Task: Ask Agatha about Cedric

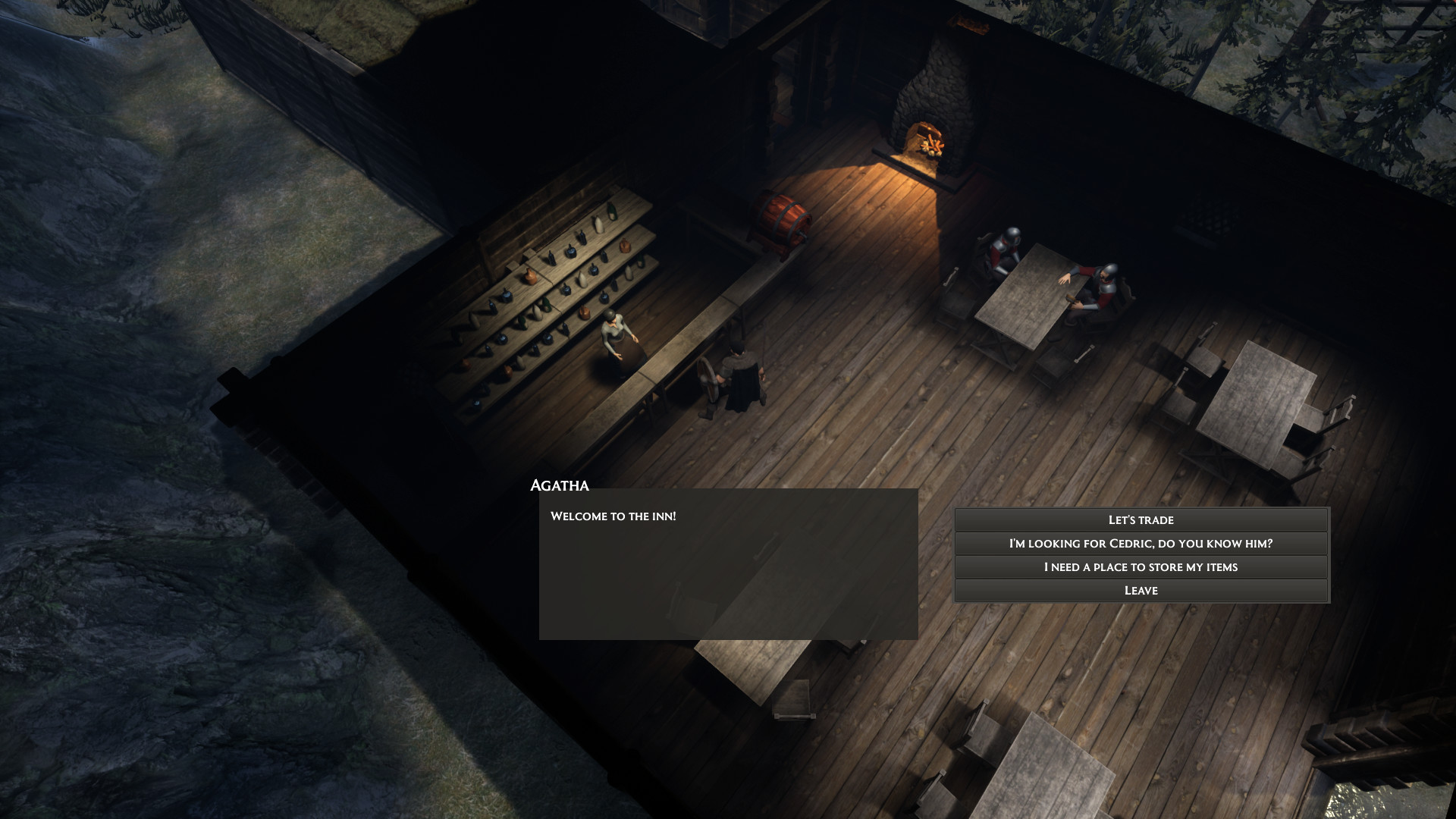Action: 1141,543
